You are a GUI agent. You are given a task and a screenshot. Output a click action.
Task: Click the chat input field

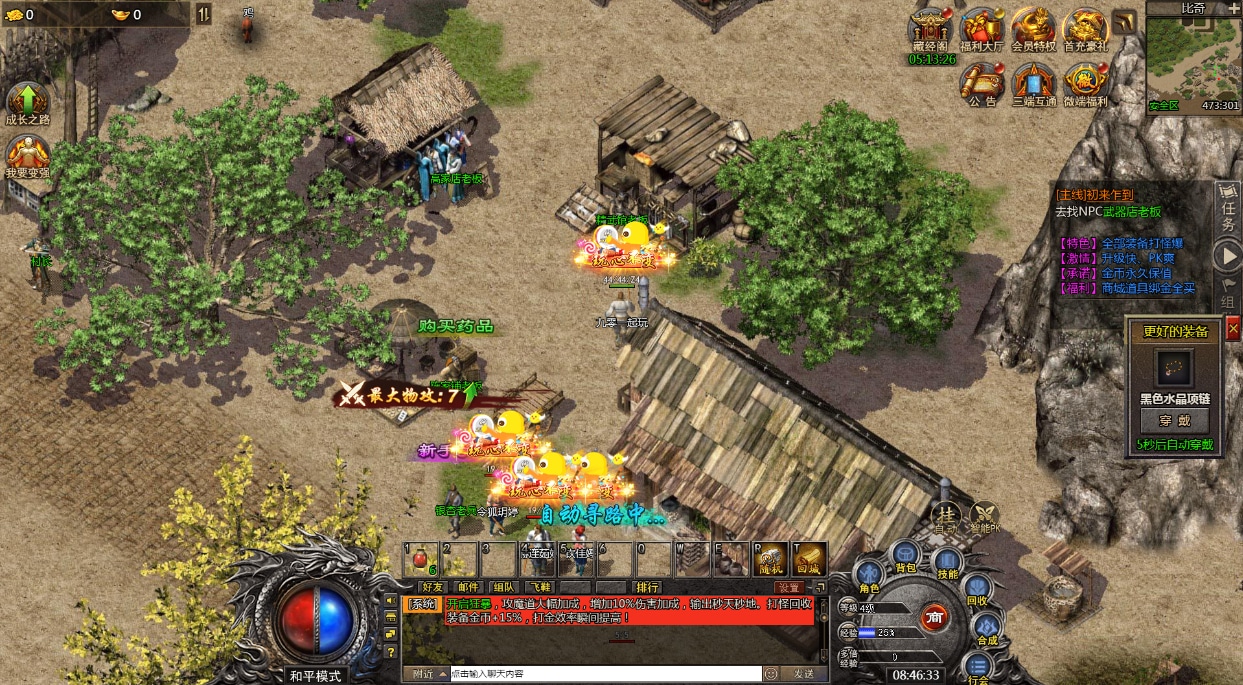coord(605,674)
